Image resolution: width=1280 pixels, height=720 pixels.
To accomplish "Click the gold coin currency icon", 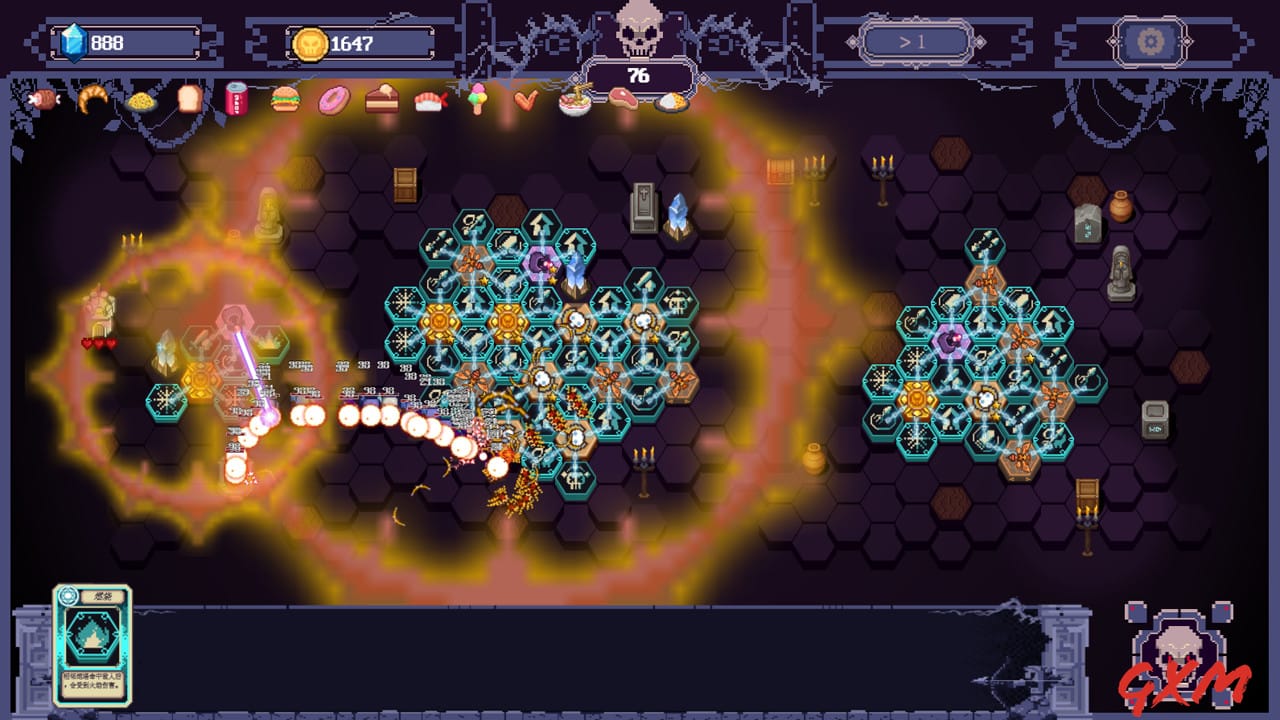I will coord(310,43).
